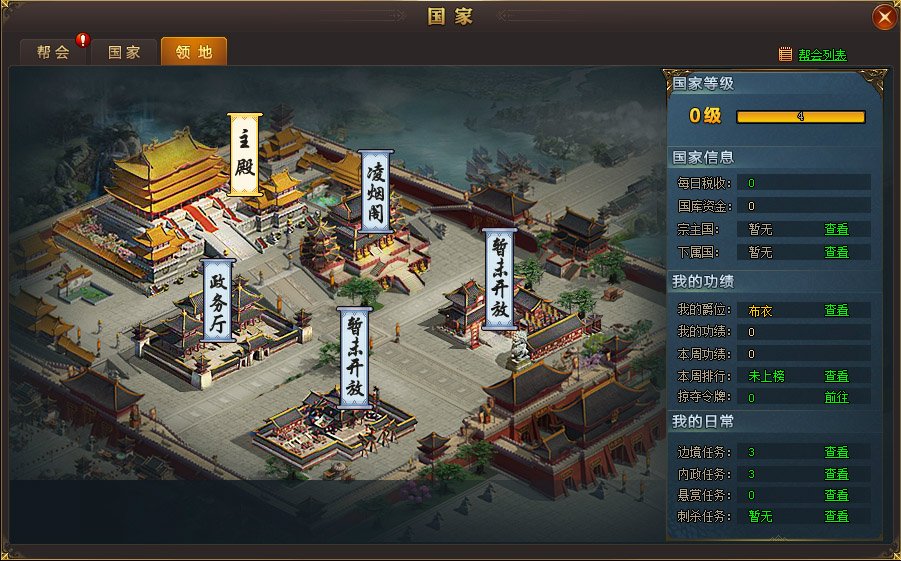View my 爵位 rank details
901x561 pixels.
coord(836,311)
